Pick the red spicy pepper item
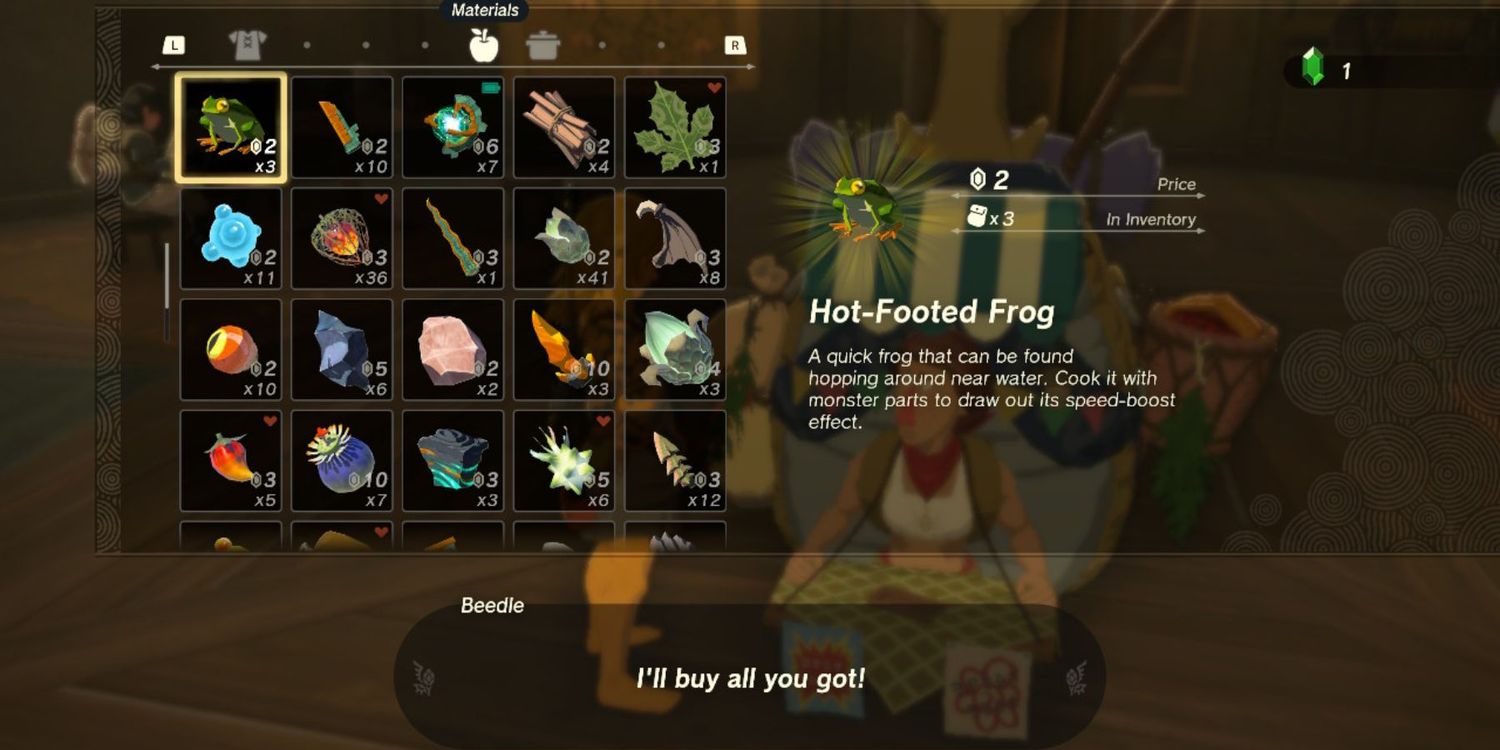Image resolution: width=1500 pixels, height=750 pixels. pyautogui.click(x=231, y=461)
